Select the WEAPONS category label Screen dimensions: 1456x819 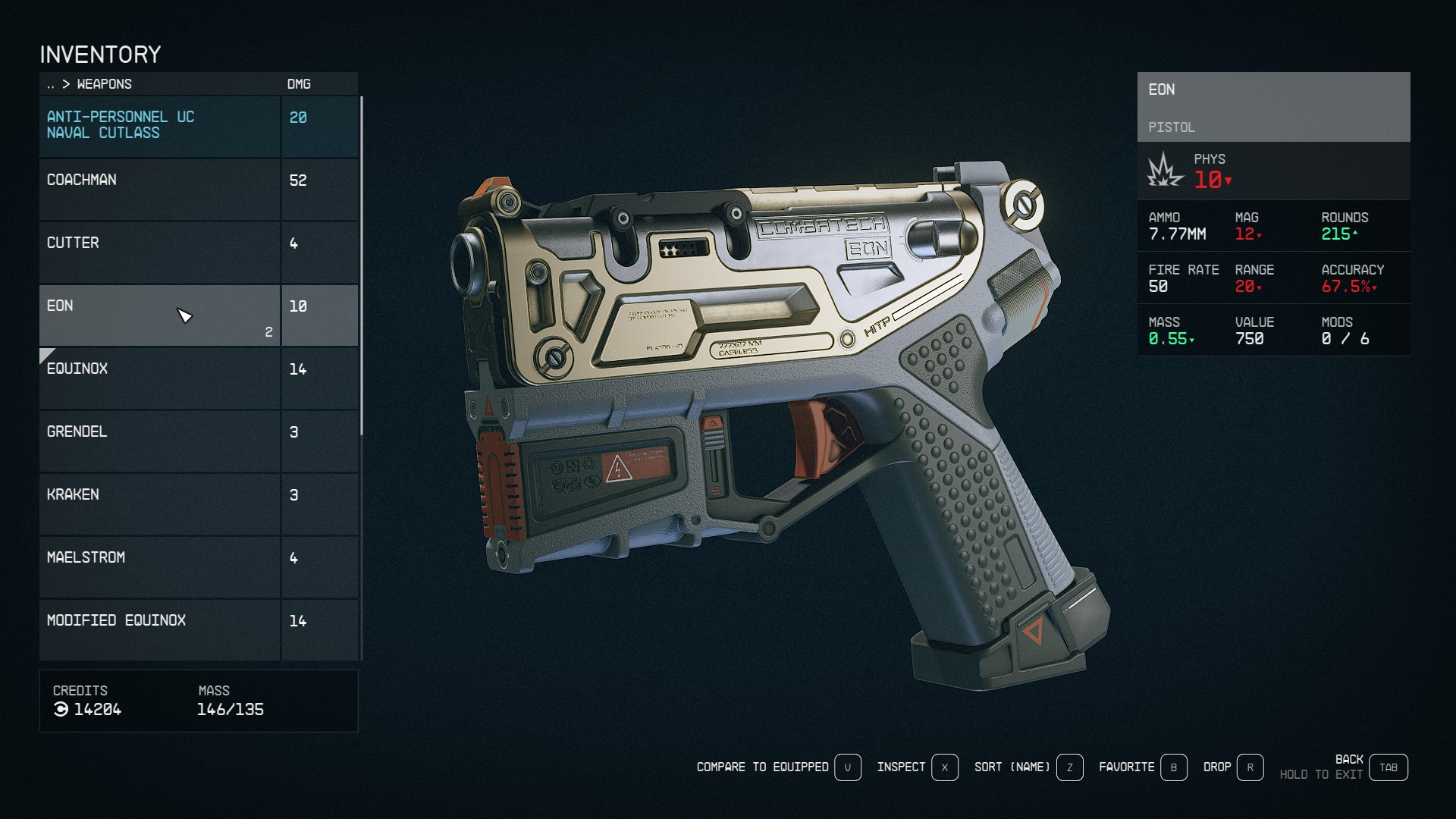(x=103, y=84)
